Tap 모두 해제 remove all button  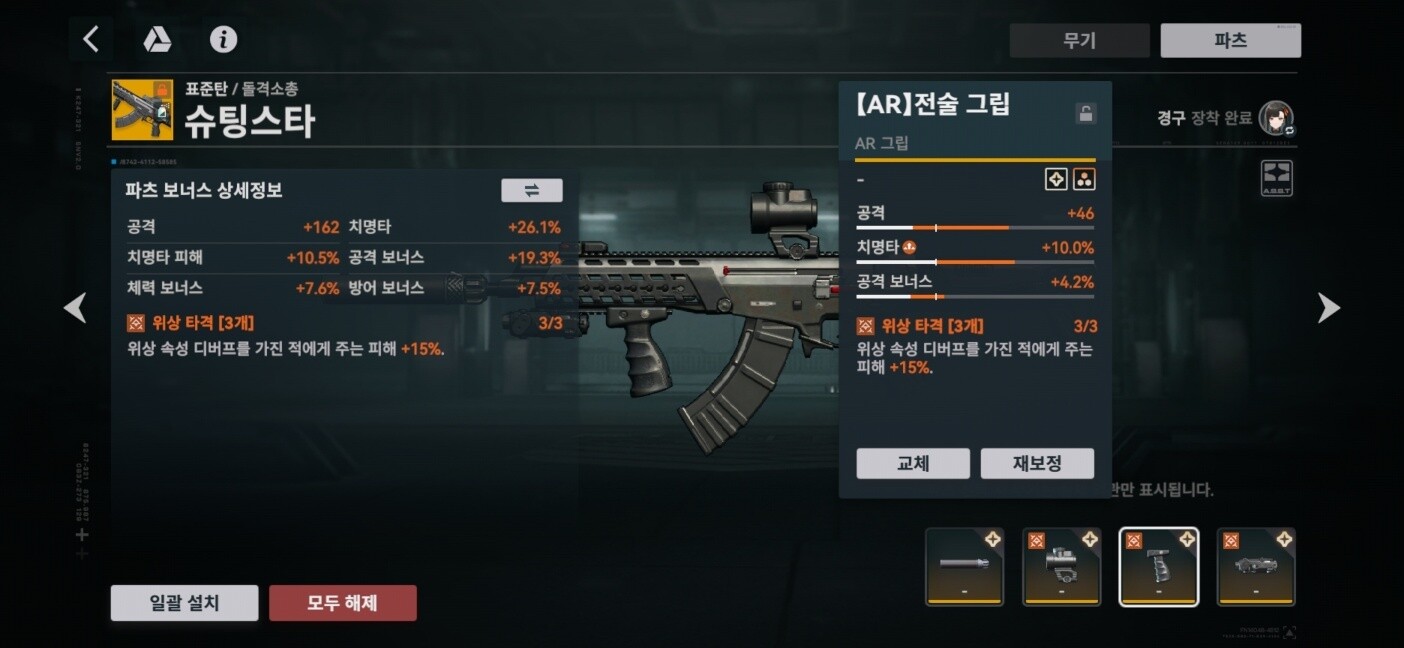(x=342, y=603)
